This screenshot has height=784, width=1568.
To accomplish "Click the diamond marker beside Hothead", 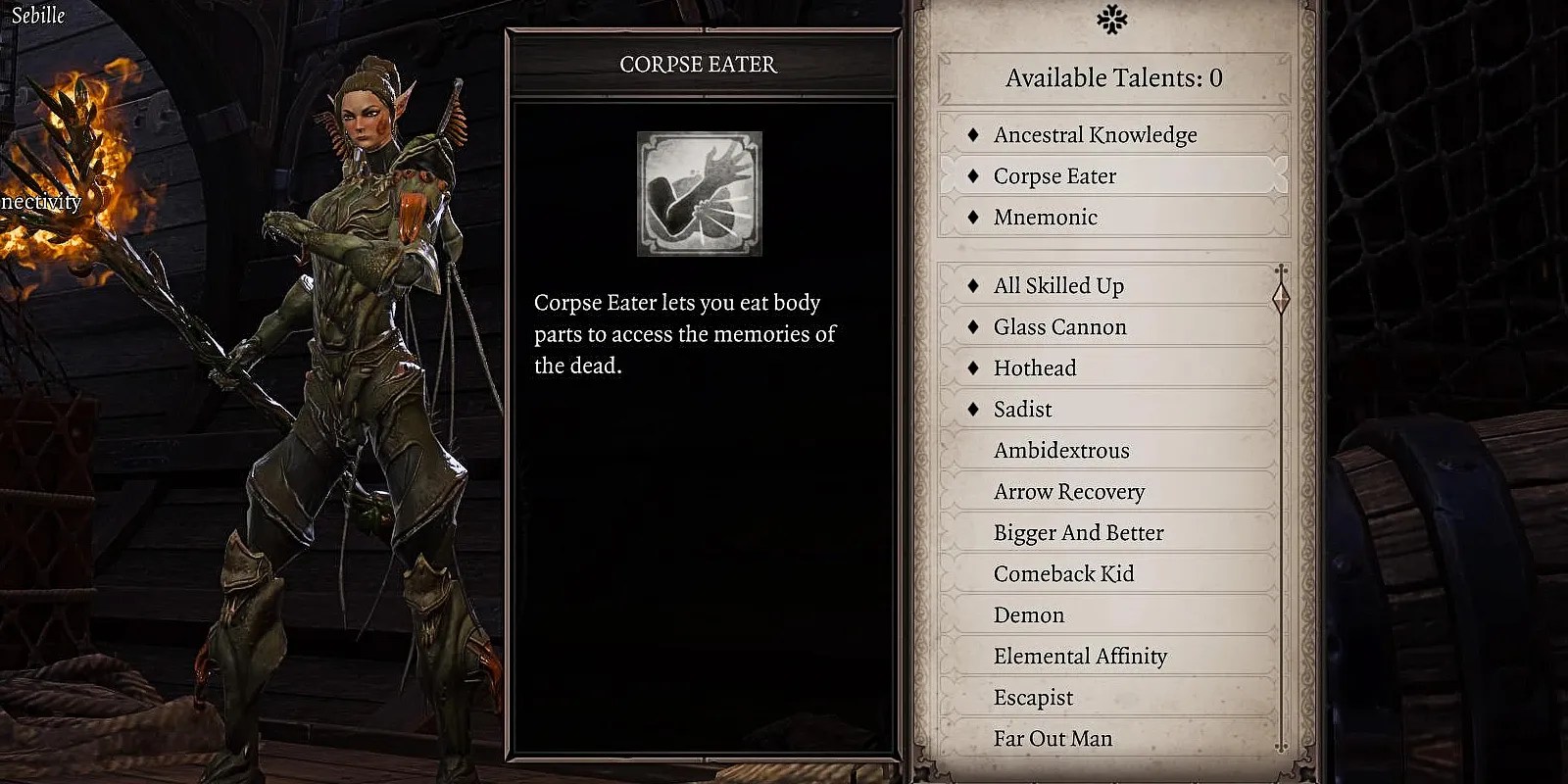I will coord(972,368).
